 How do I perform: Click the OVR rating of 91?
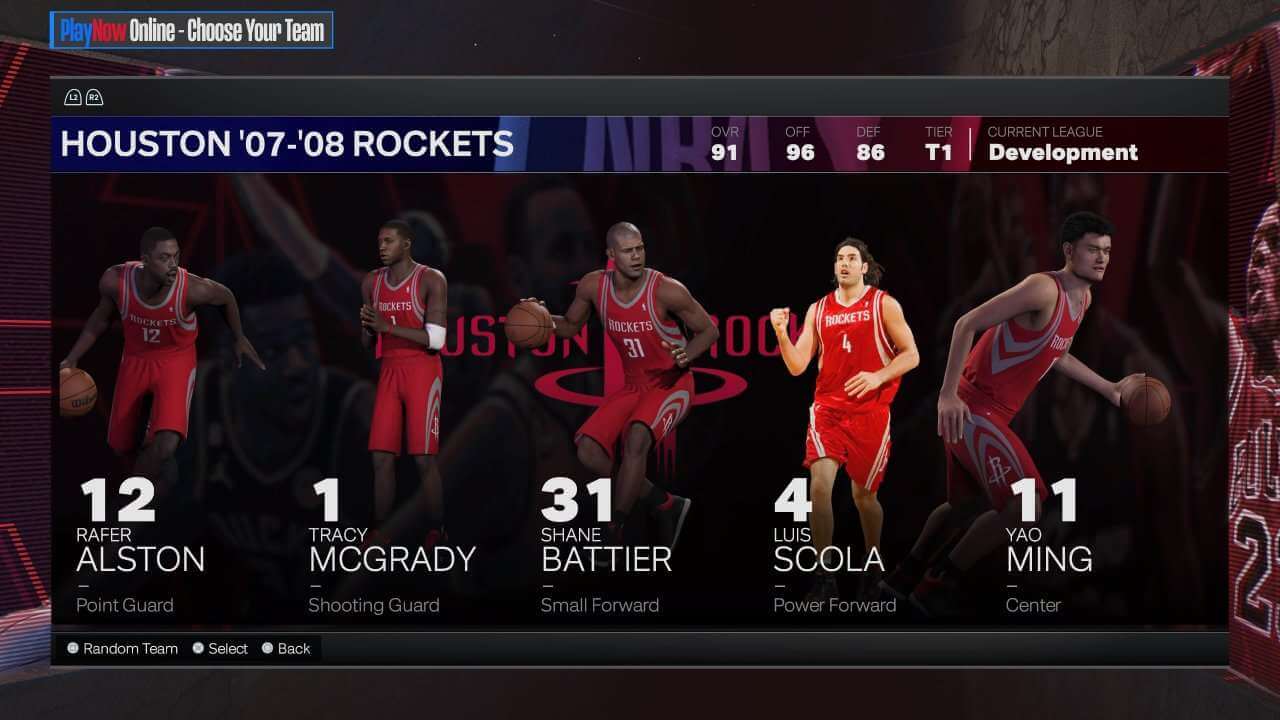724,152
